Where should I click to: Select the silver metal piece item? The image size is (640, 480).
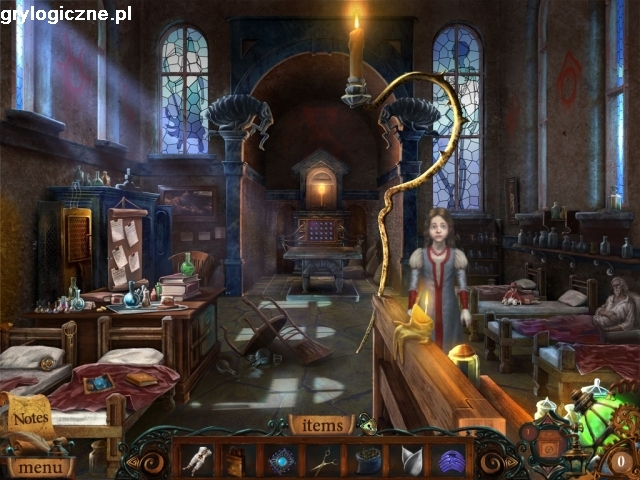pos(410,461)
